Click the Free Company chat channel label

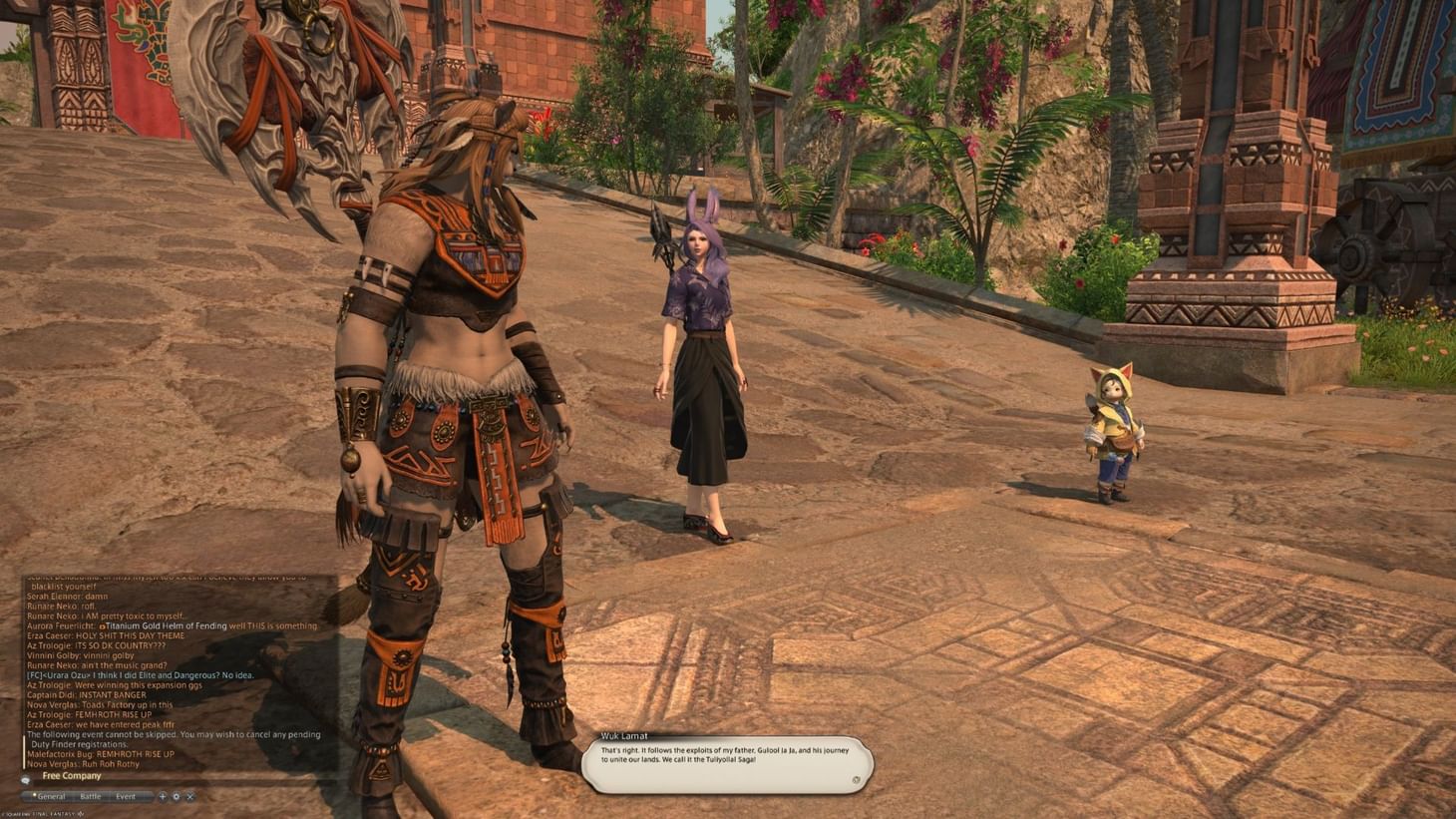[72, 775]
